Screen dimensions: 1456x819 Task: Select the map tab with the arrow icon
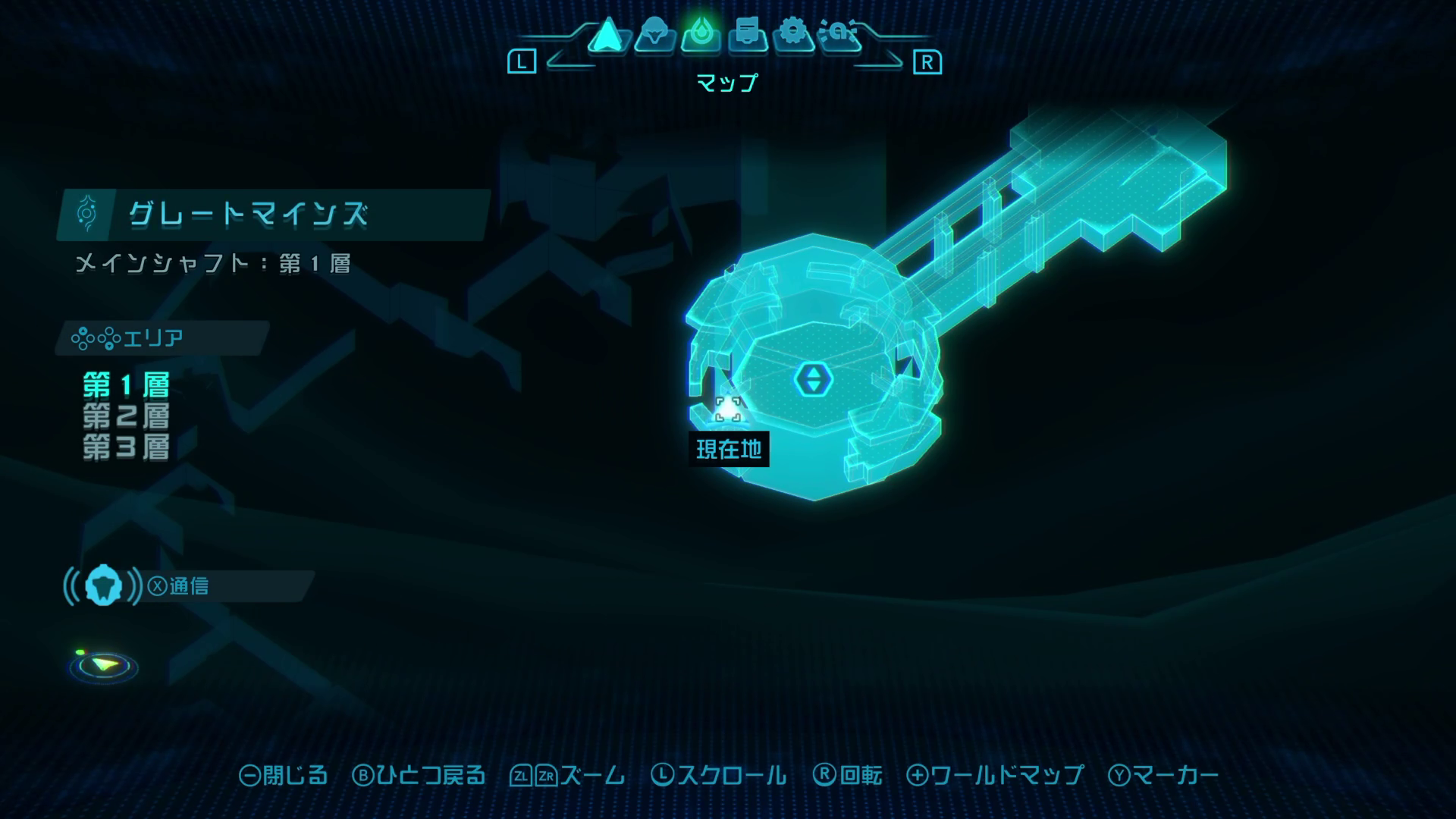pyautogui.click(x=607, y=35)
